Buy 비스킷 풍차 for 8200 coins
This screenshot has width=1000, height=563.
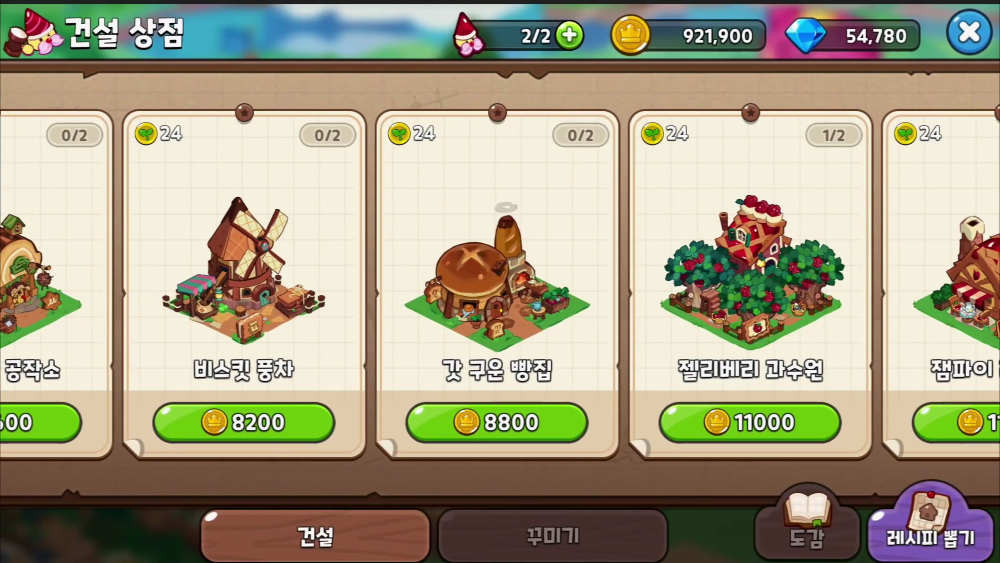click(243, 422)
